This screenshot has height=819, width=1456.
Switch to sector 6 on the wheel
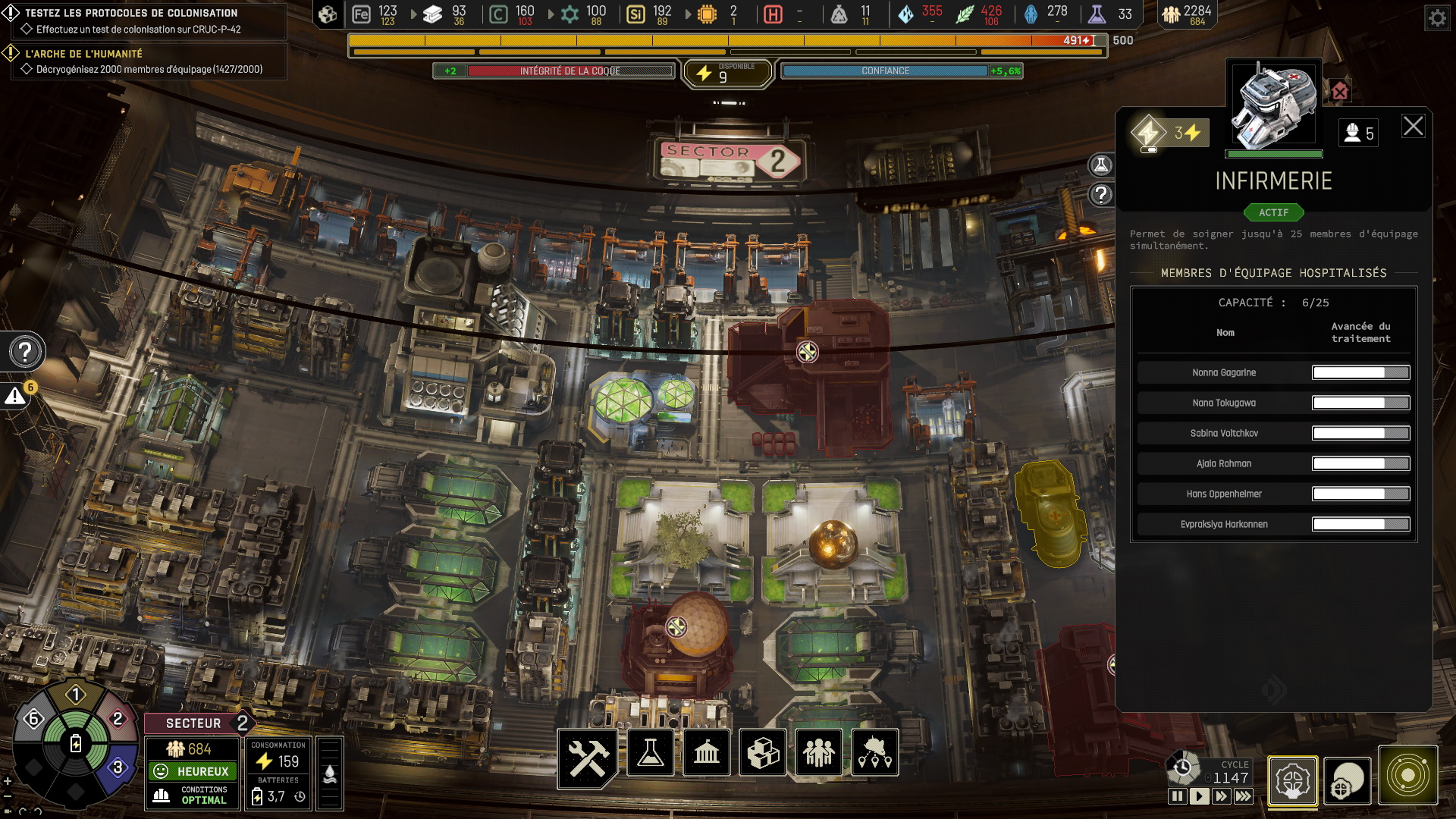(33, 718)
